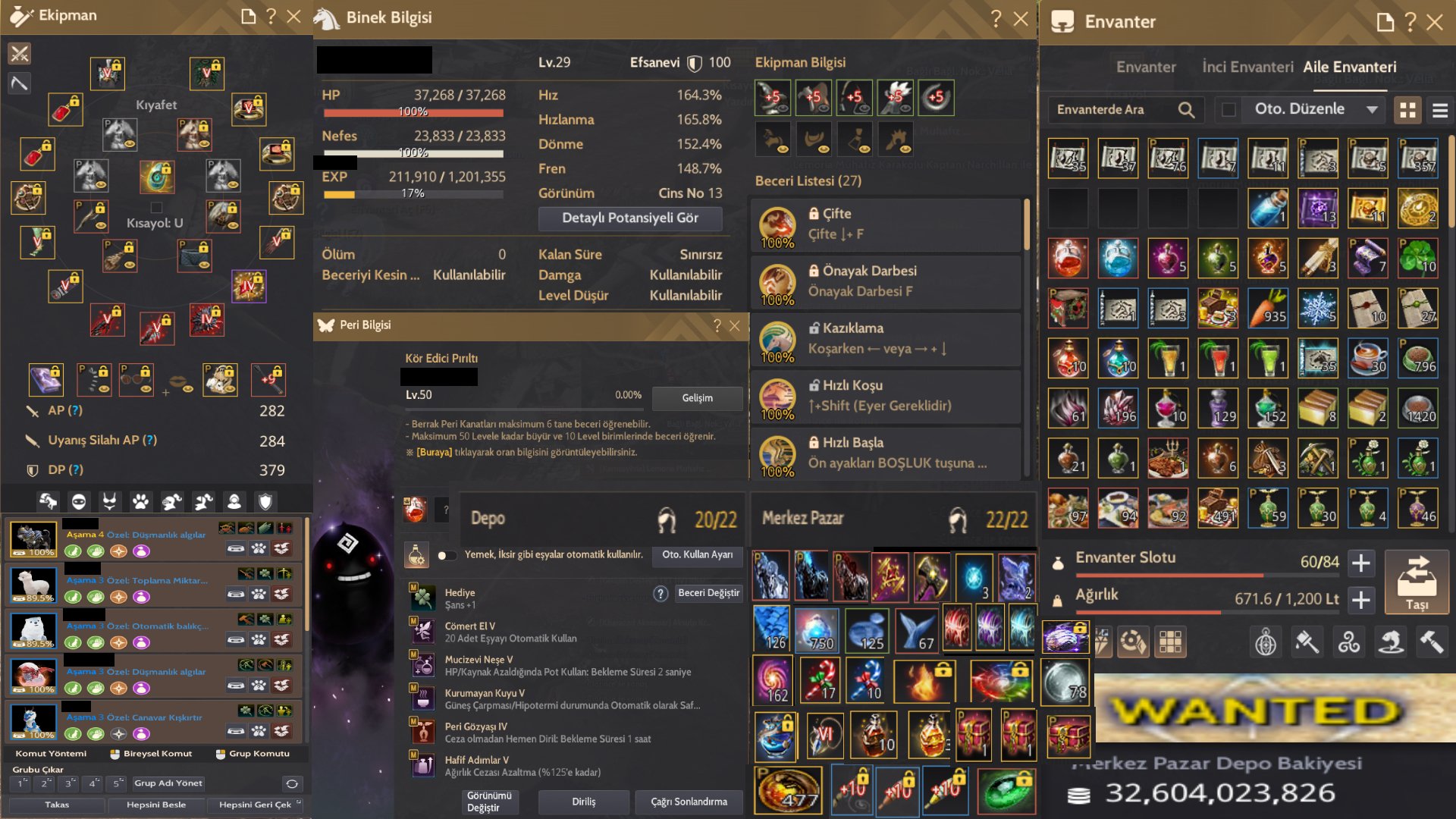This screenshot has width=1456, height=819.
Task: Open the Oto. Düzenle dropdown
Action: point(1373,109)
